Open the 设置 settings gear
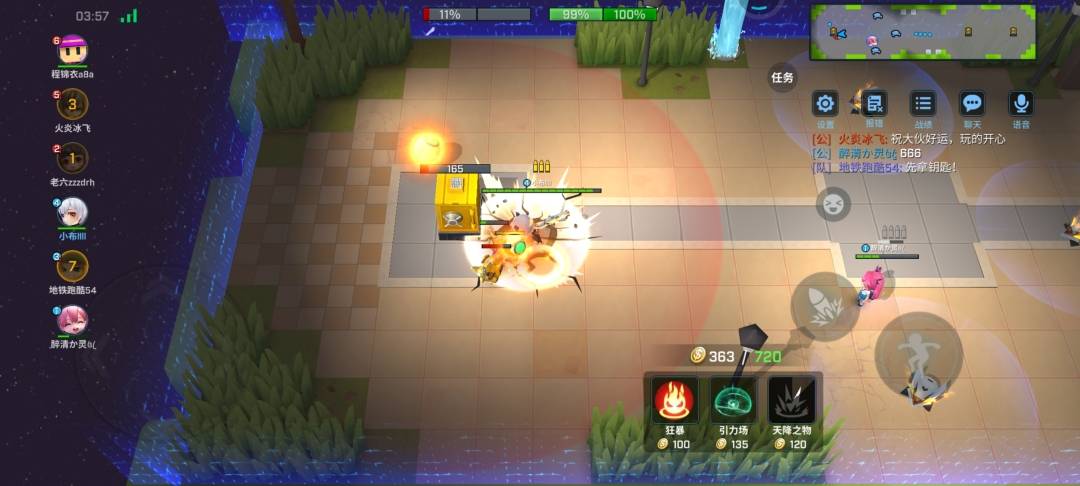 click(x=825, y=103)
